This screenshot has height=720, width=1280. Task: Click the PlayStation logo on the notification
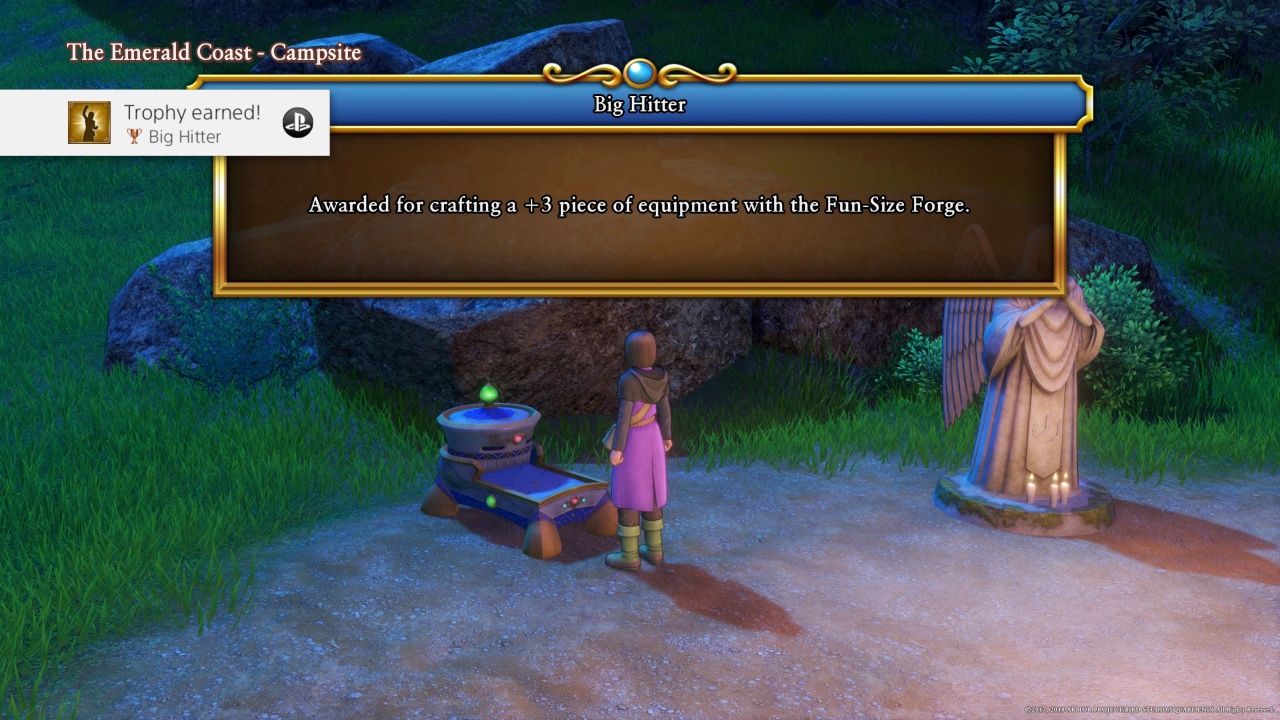pyautogui.click(x=297, y=123)
